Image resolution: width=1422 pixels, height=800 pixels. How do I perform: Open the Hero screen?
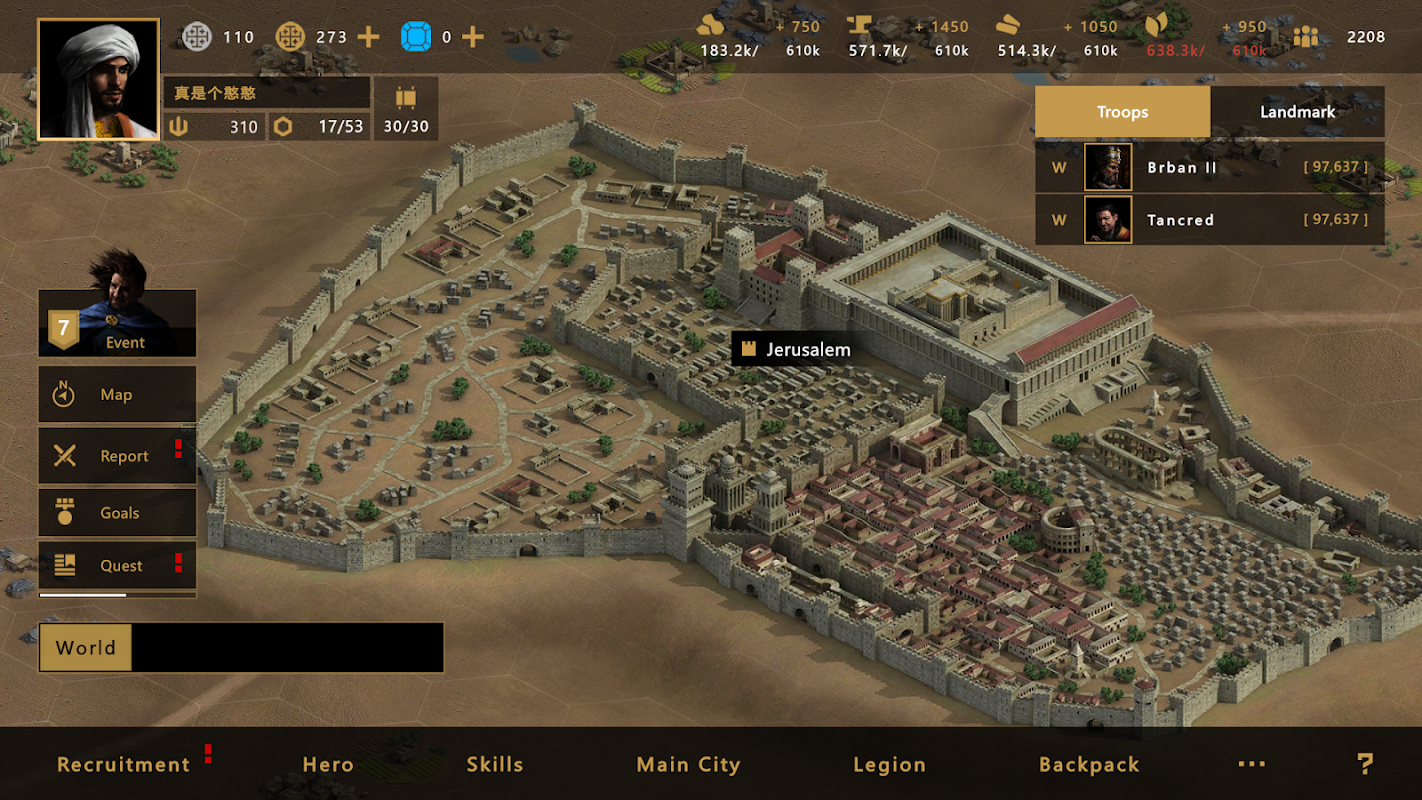click(x=328, y=765)
